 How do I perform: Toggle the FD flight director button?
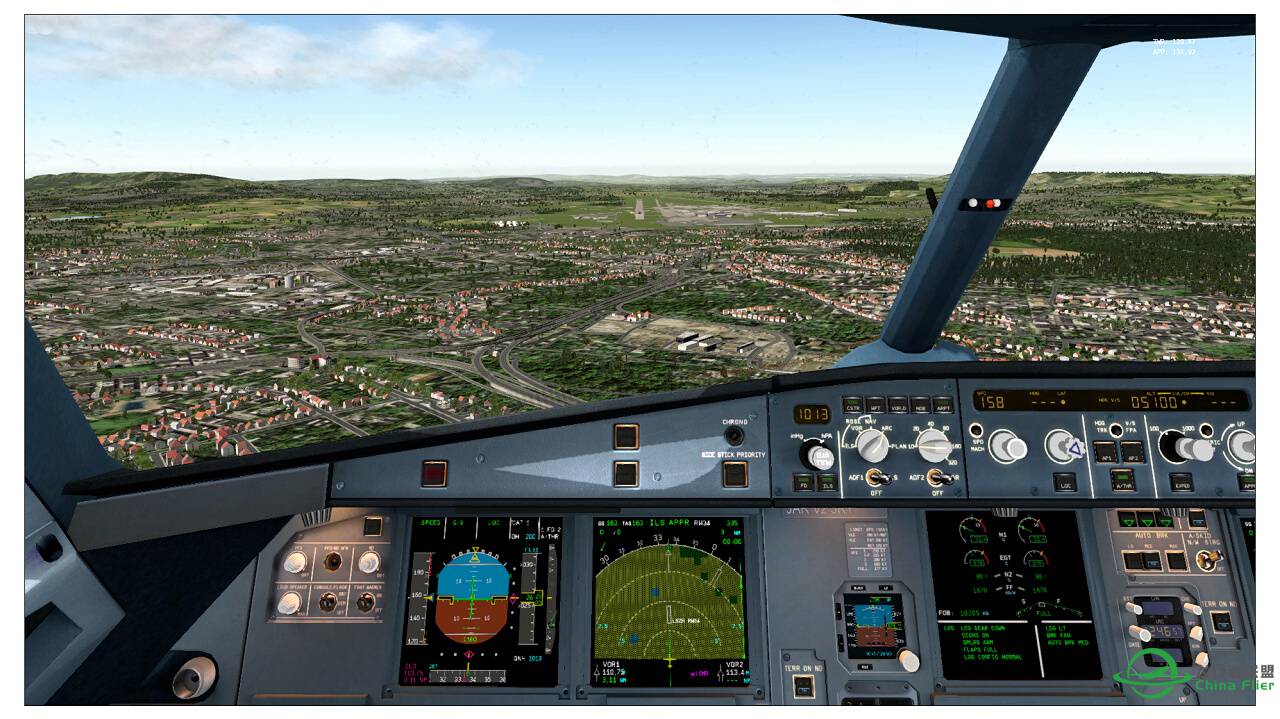(802, 482)
